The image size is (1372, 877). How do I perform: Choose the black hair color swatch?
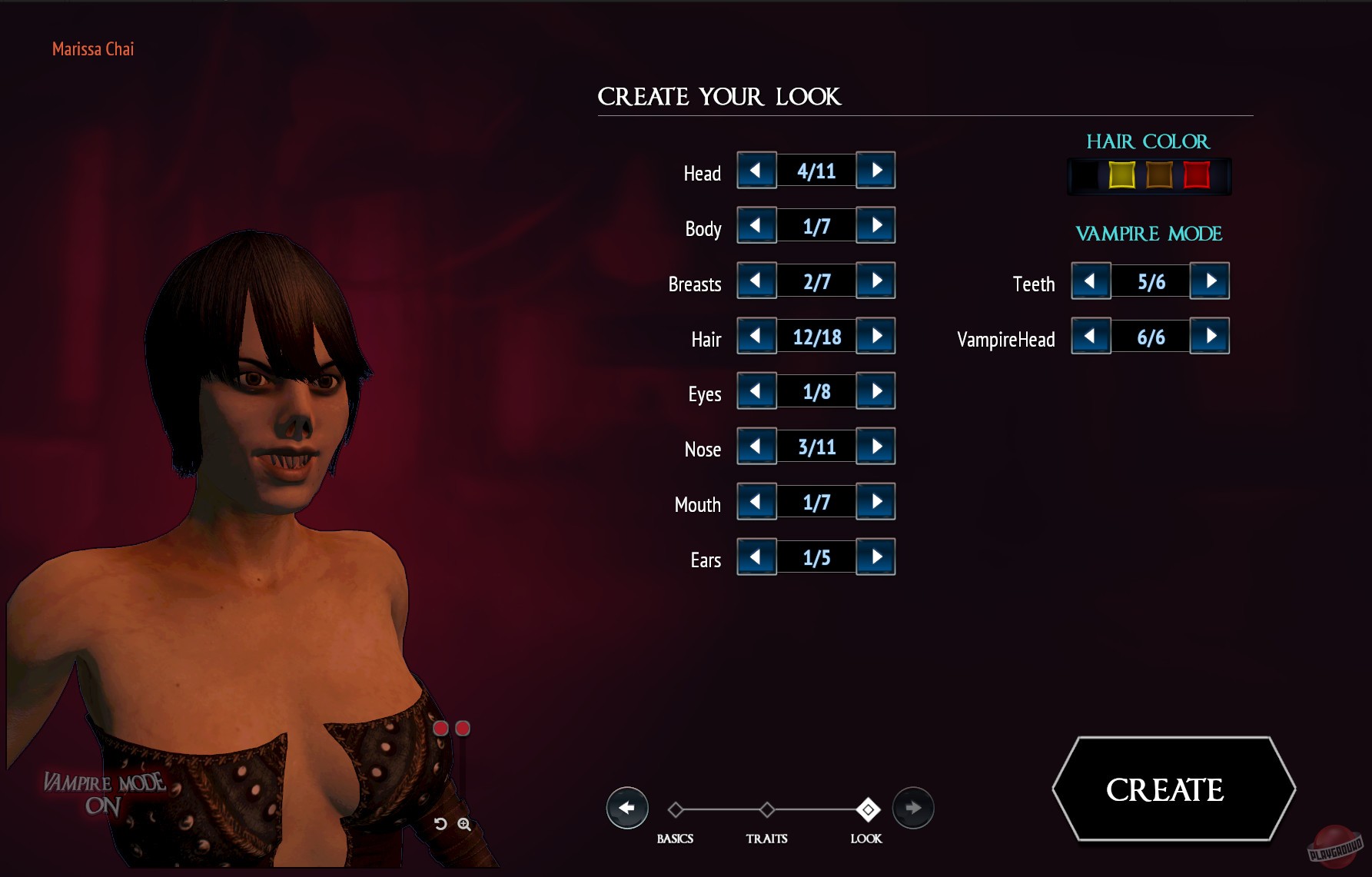point(1085,175)
